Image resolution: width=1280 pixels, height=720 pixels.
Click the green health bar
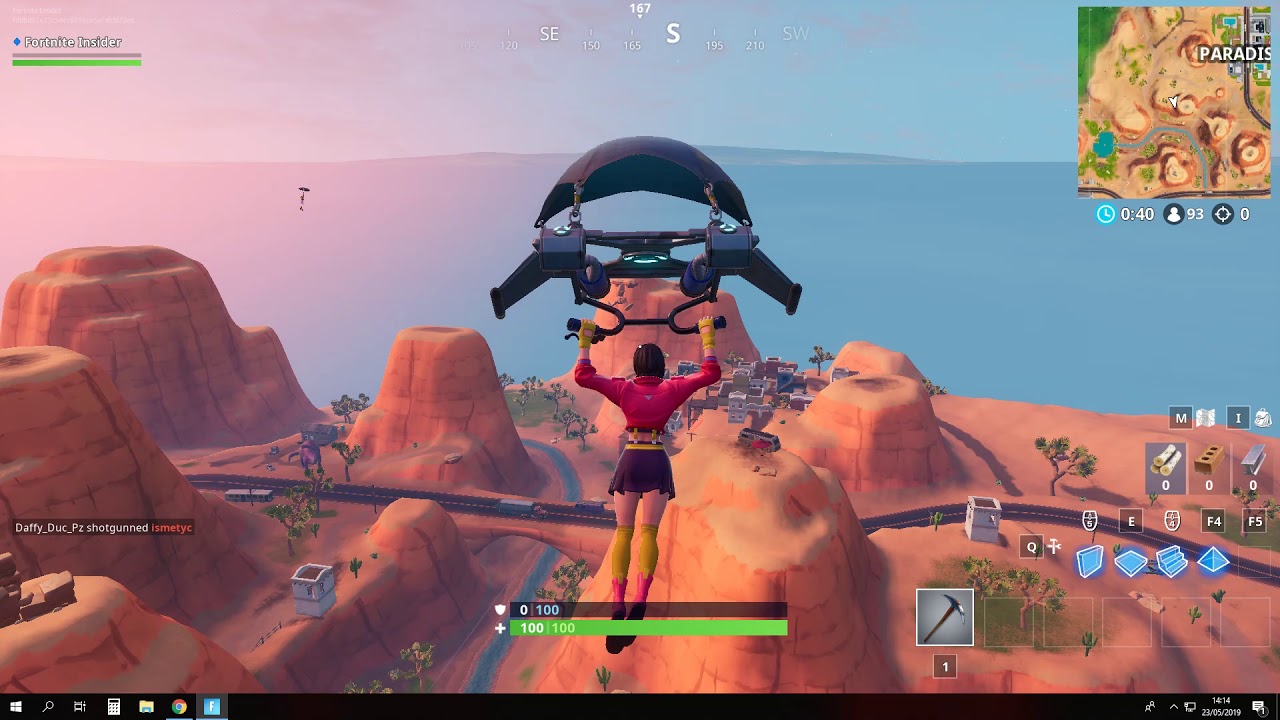tap(650, 628)
